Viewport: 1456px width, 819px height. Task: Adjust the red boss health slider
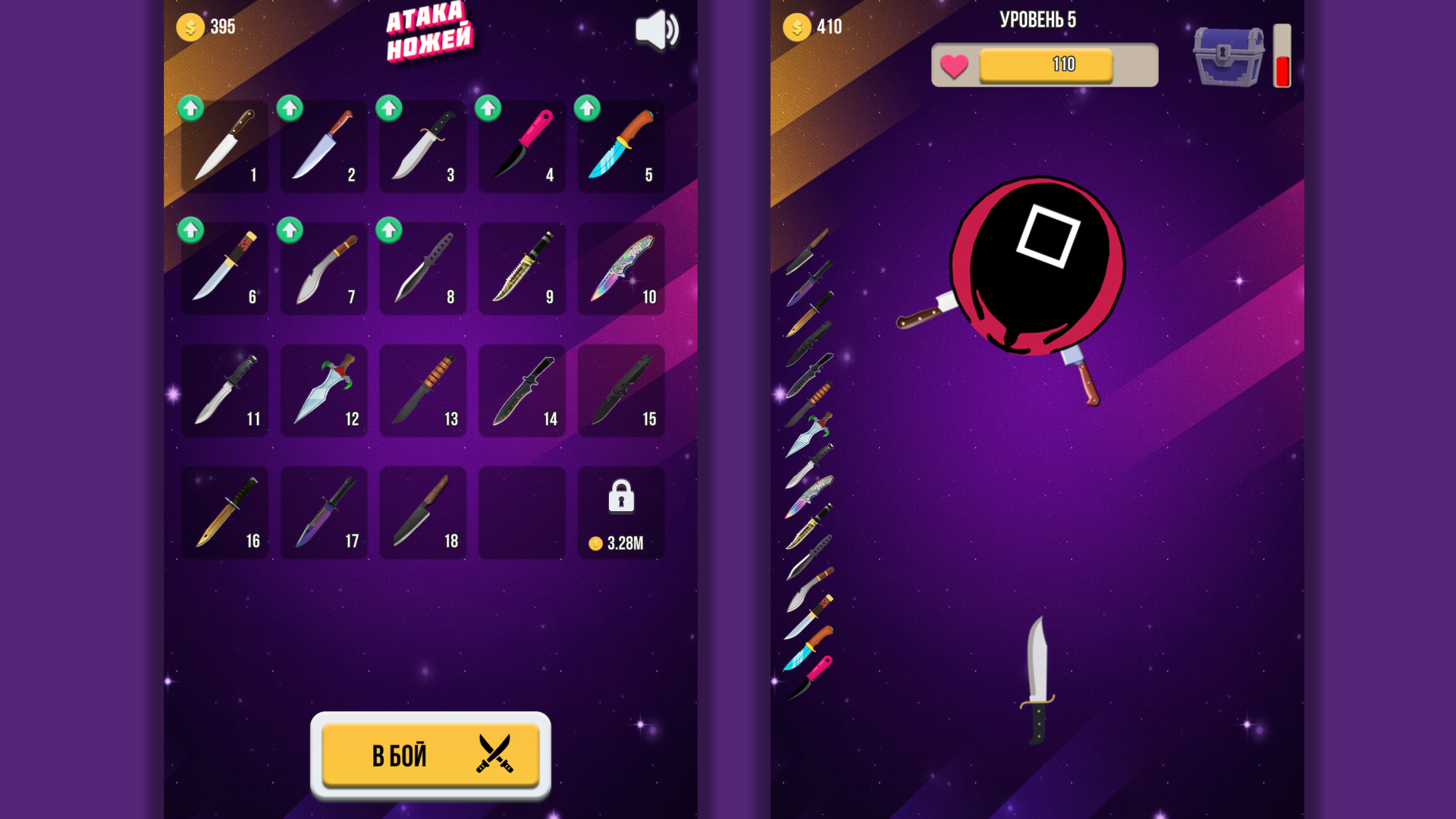pyautogui.click(x=1282, y=55)
